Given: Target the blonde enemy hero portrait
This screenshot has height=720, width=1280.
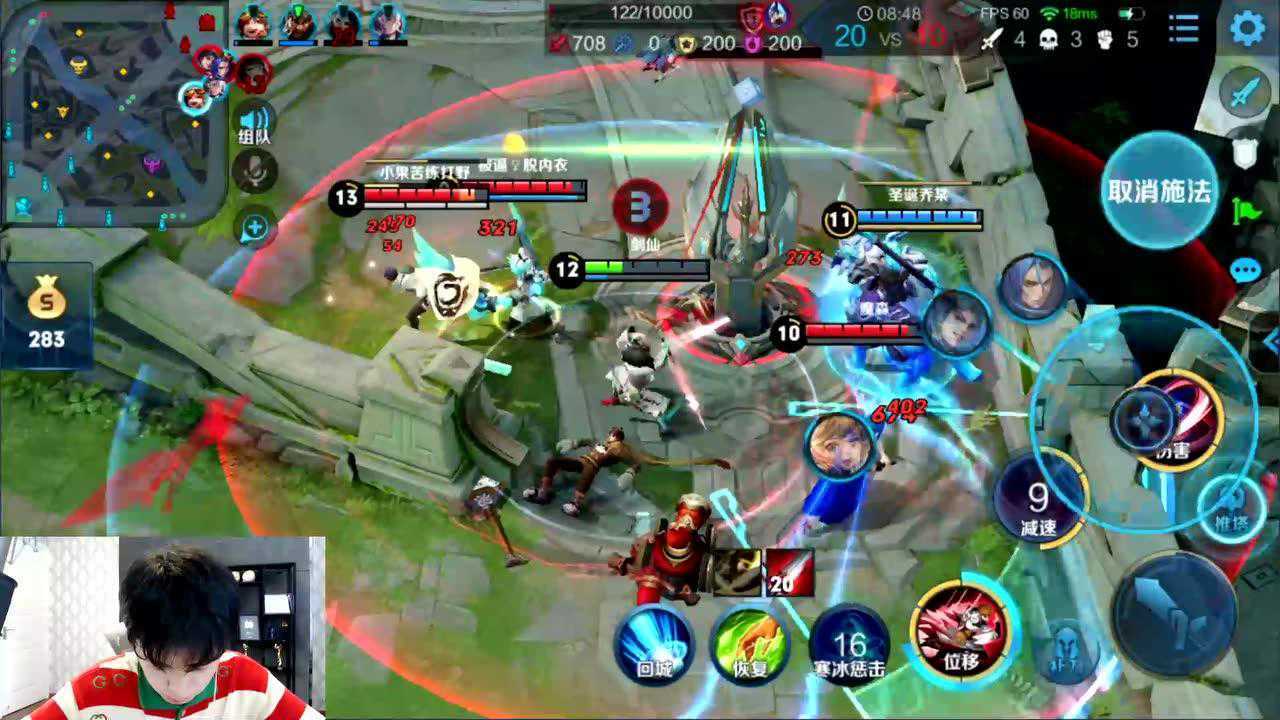Looking at the screenshot, I should pos(842,444).
